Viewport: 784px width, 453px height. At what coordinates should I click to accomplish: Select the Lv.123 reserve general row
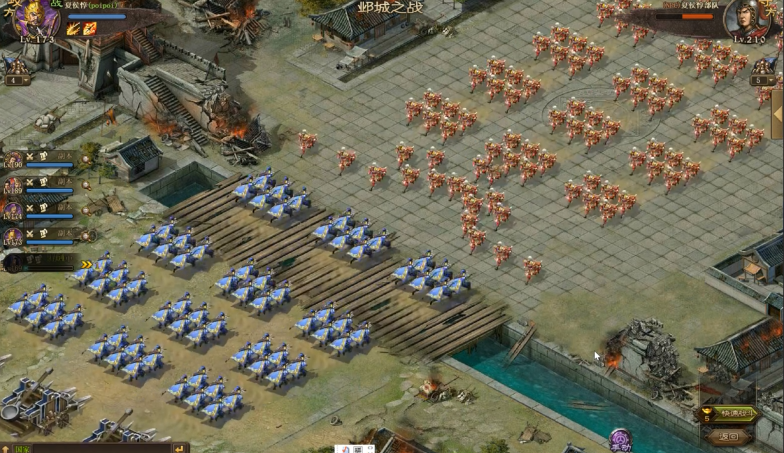tap(40, 237)
